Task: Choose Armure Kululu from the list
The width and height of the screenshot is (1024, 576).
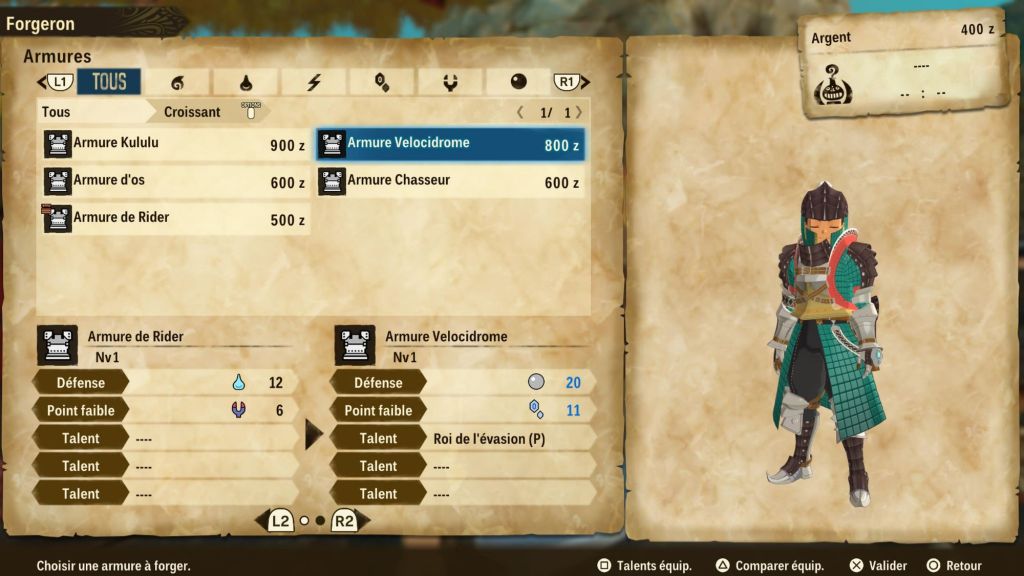Action: 174,144
